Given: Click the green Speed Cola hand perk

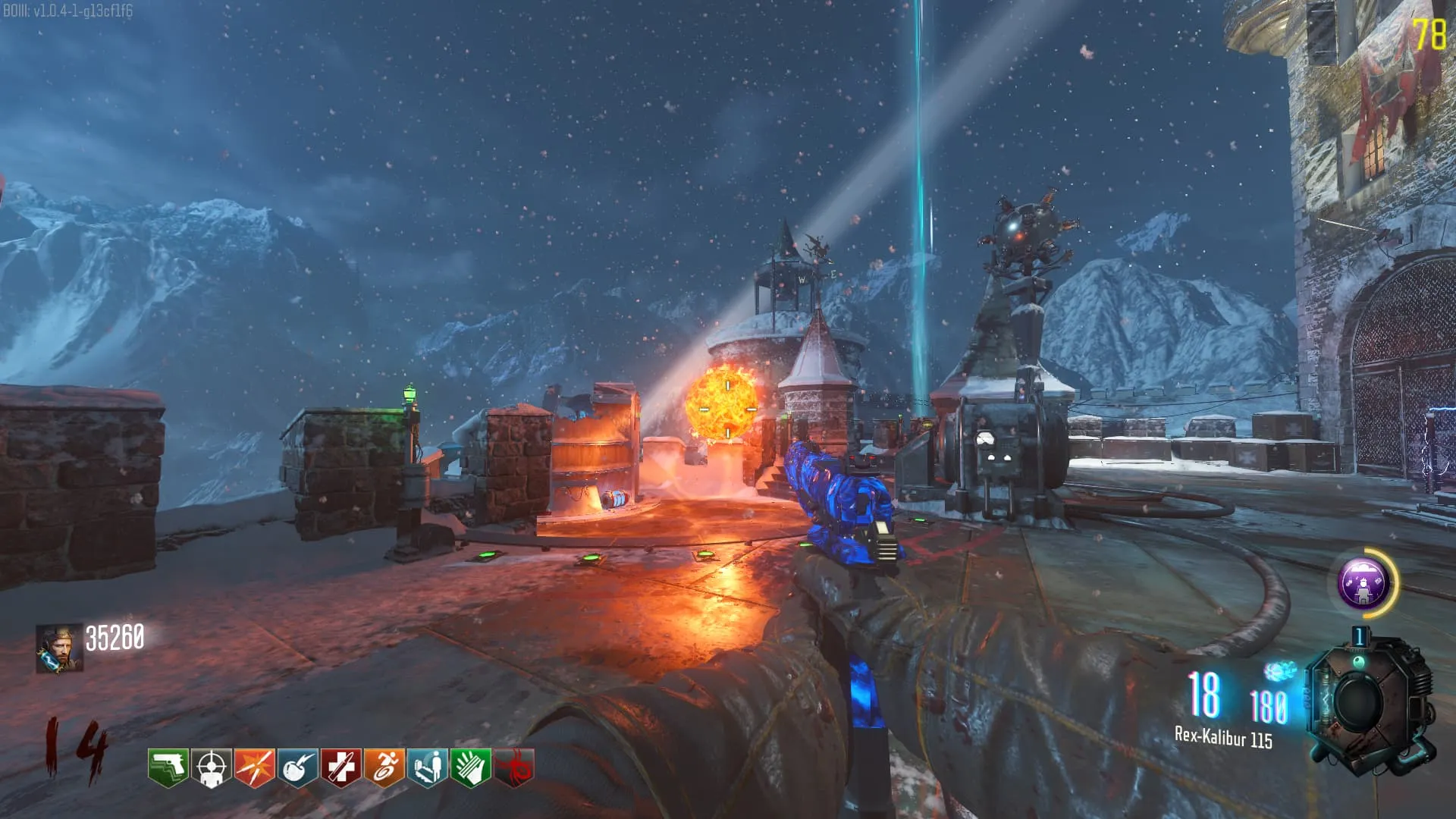Looking at the screenshot, I should pos(470,767).
